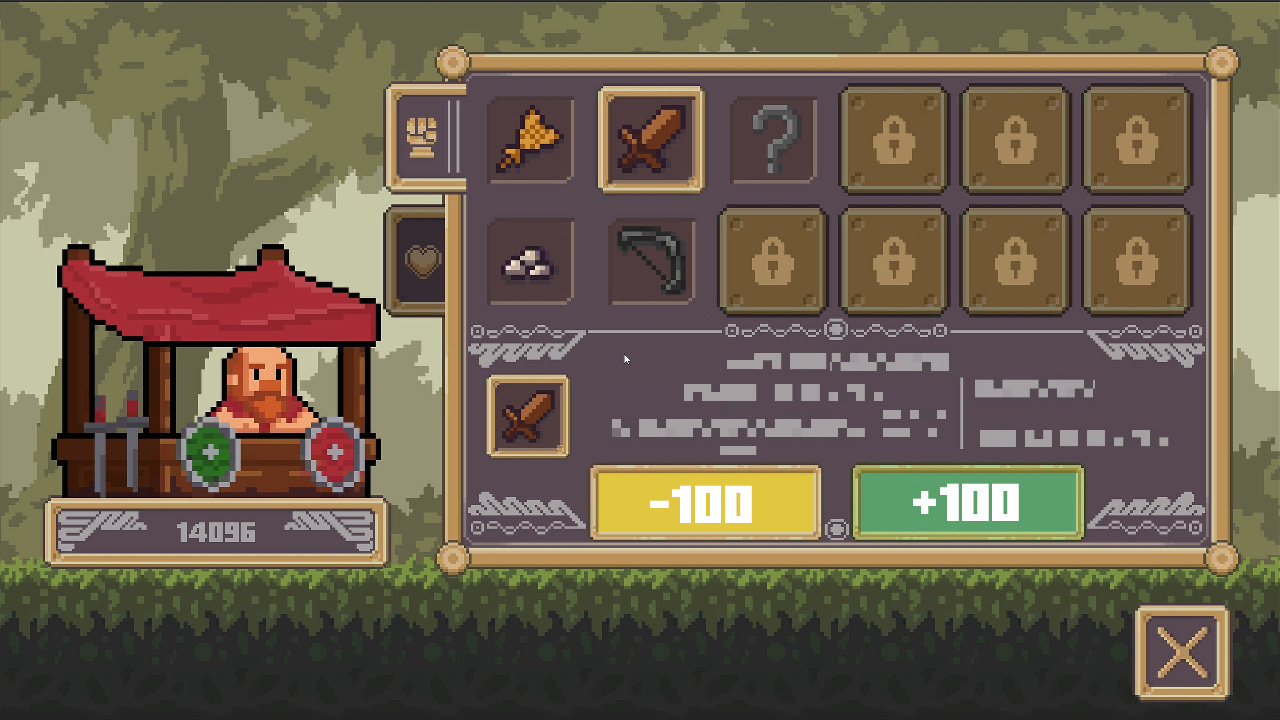Select the arrow bundle shop item
Screen dimensions: 1280x720
point(529,138)
